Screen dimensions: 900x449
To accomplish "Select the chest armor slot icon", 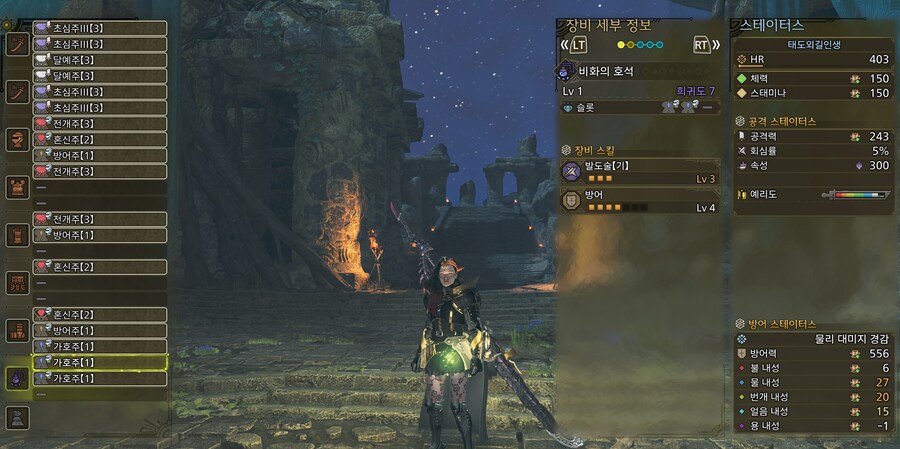I will point(17,187).
